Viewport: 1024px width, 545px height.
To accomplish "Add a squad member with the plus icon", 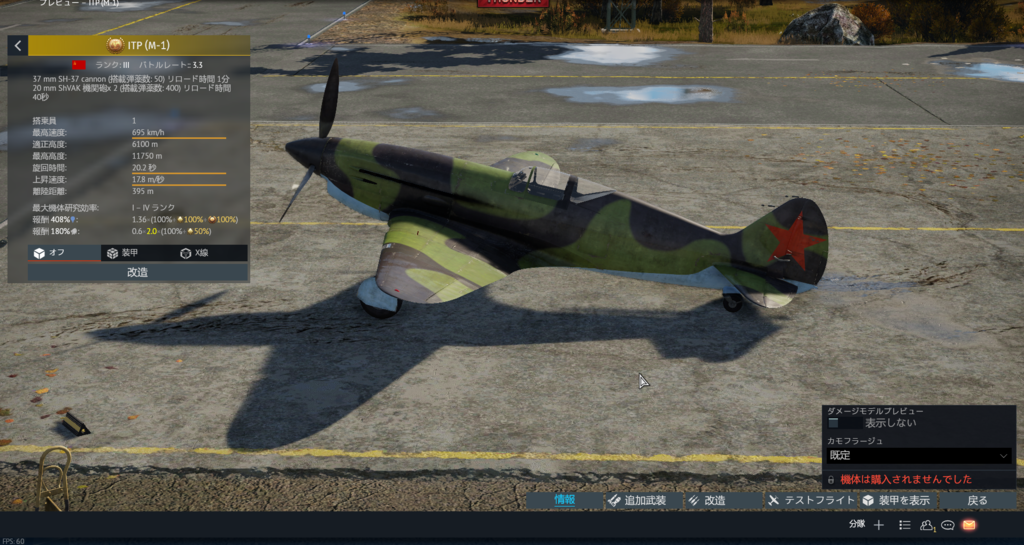I will 879,525.
